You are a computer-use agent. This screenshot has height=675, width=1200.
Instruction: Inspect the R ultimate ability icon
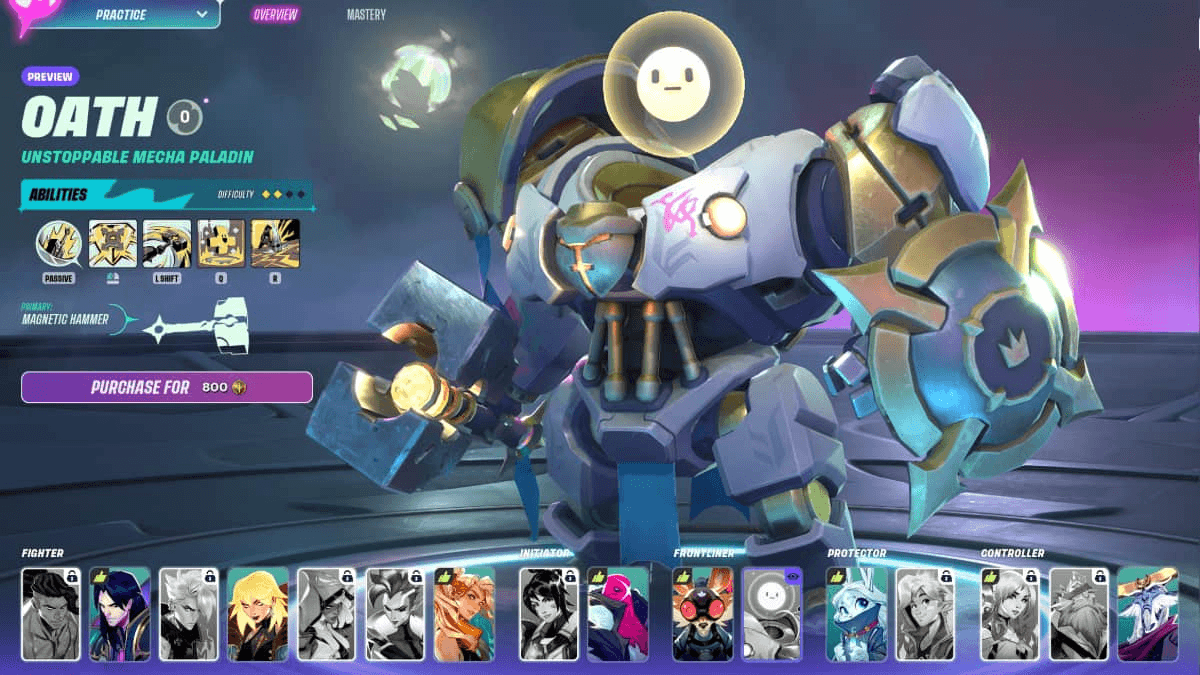275,244
